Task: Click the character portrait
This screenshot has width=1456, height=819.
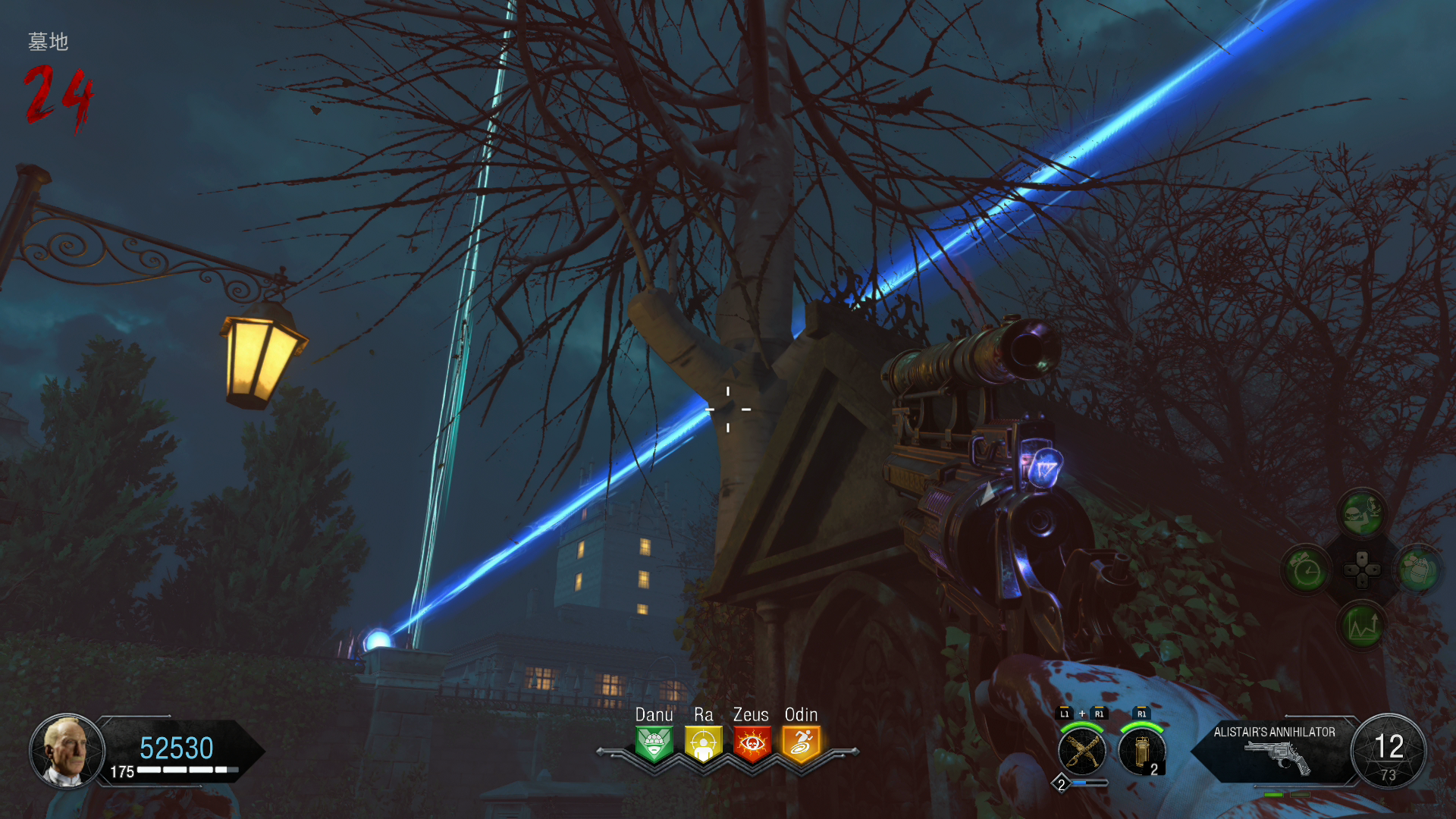Action: pyautogui.click(x=67, y=752)
